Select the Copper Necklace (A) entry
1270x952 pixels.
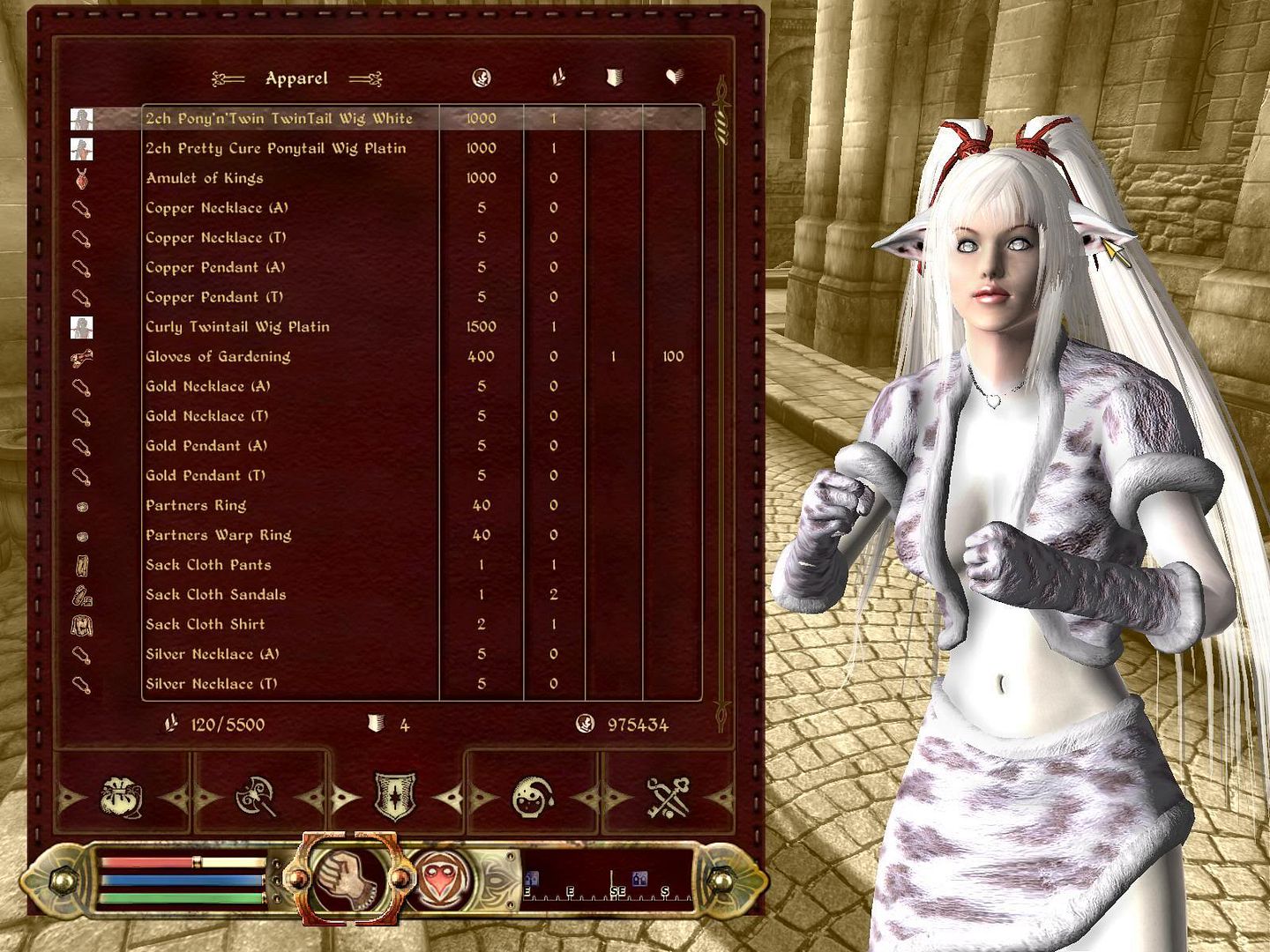click(217, 208)
